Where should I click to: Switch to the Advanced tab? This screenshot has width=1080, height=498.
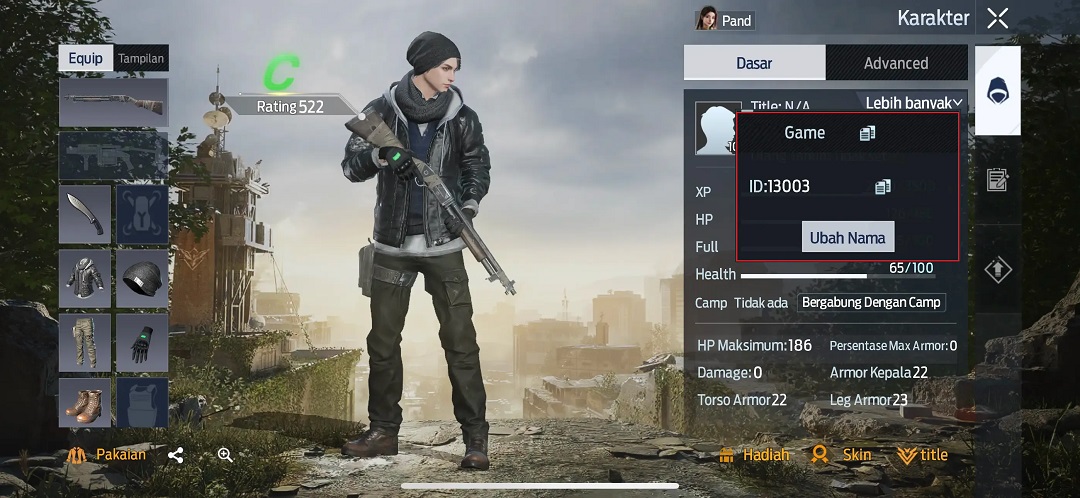(x=896, y=63)
